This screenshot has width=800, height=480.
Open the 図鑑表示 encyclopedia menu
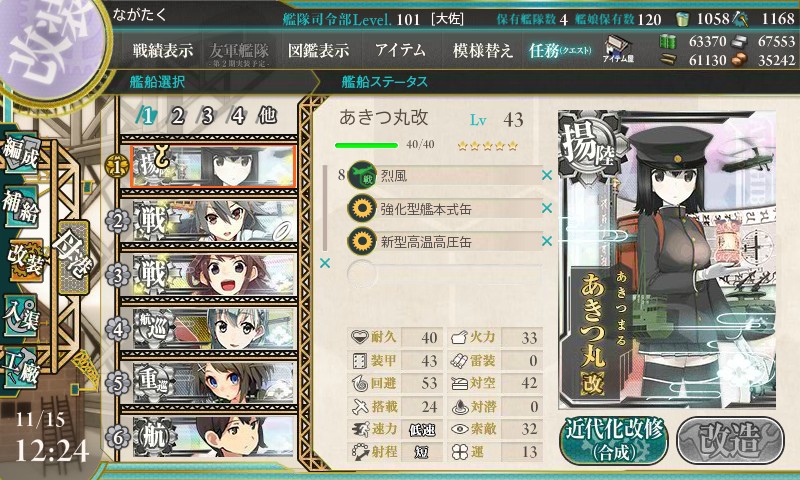(318, 50)
